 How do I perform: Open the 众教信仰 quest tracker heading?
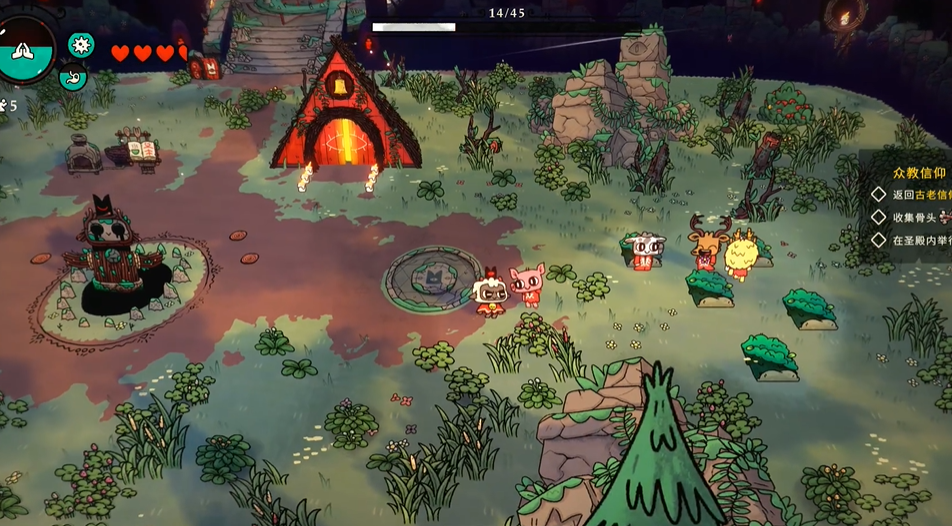tap(918, 172)
